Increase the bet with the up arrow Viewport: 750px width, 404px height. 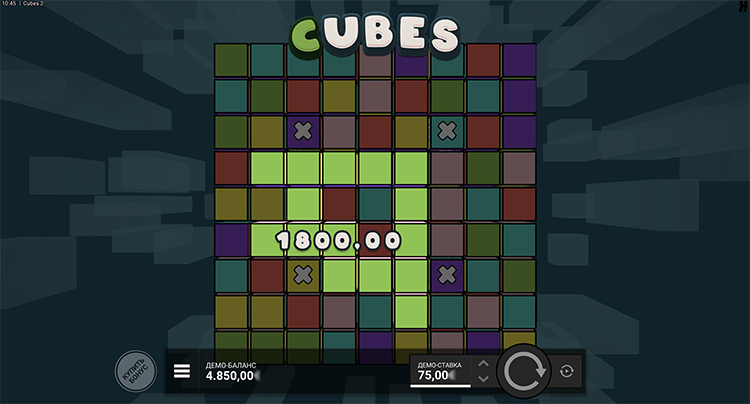point(484,363)
